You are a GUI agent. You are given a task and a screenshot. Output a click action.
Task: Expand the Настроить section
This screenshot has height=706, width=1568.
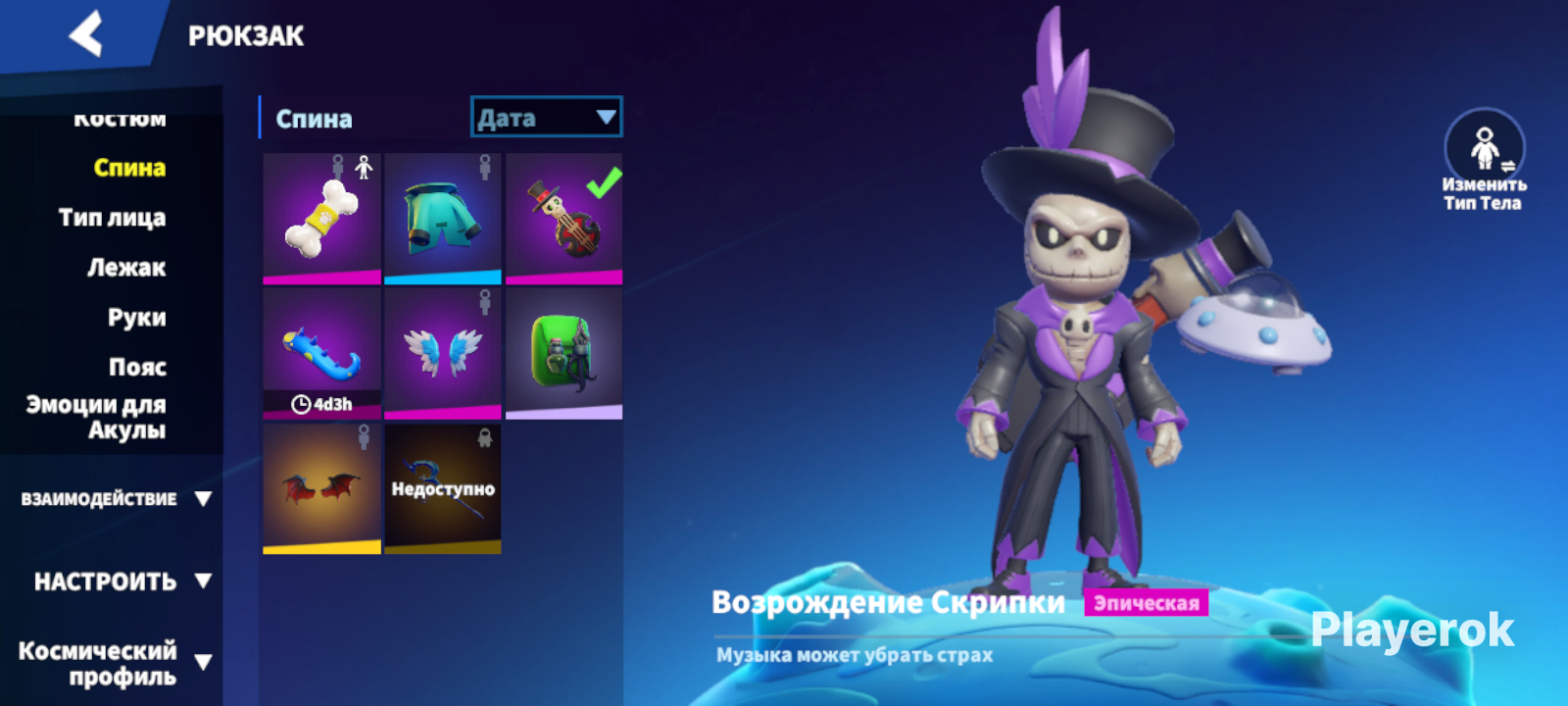point(122,581)
